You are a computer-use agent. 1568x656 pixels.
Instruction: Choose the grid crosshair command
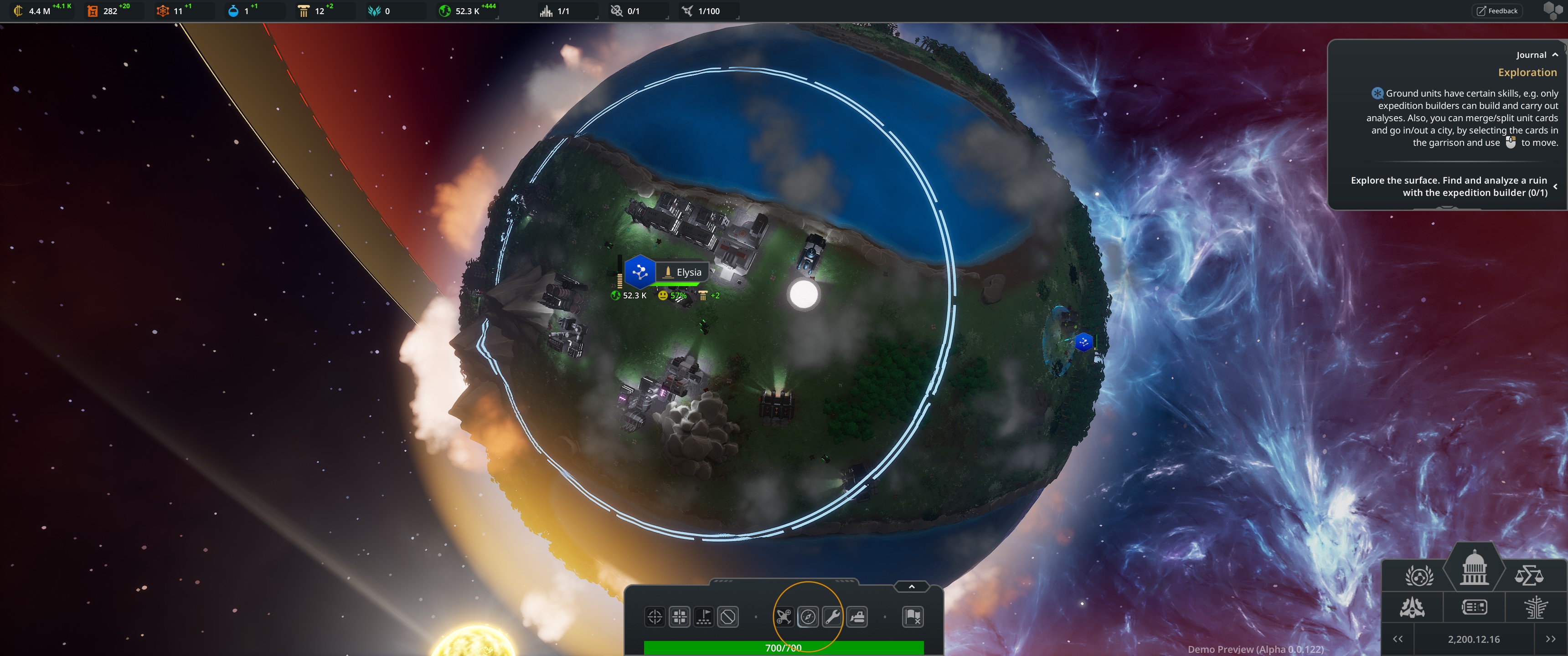[679, 617]
